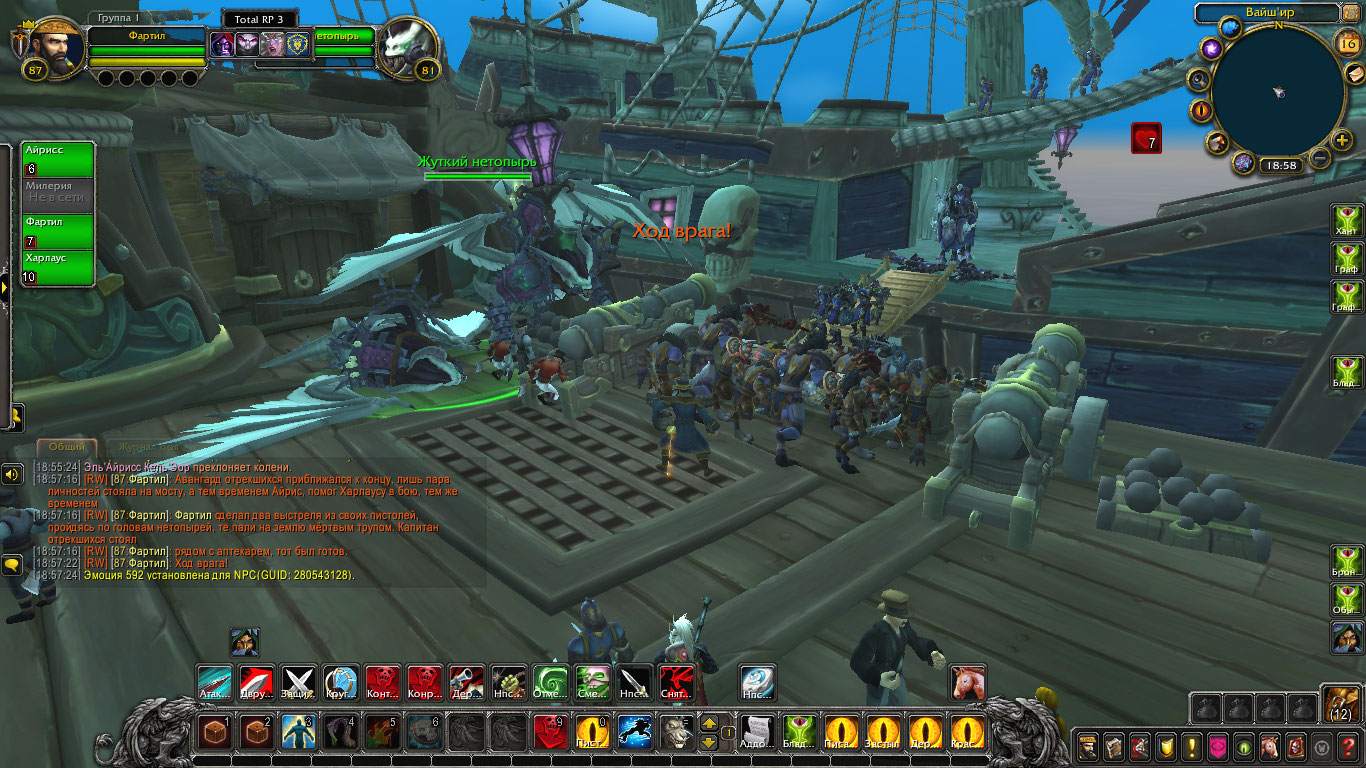Activate the red skull slot numbered 9
Image resolution: width=1366 pixels, height=768 pixels.
pyautogui.click(x=551, y=732)
